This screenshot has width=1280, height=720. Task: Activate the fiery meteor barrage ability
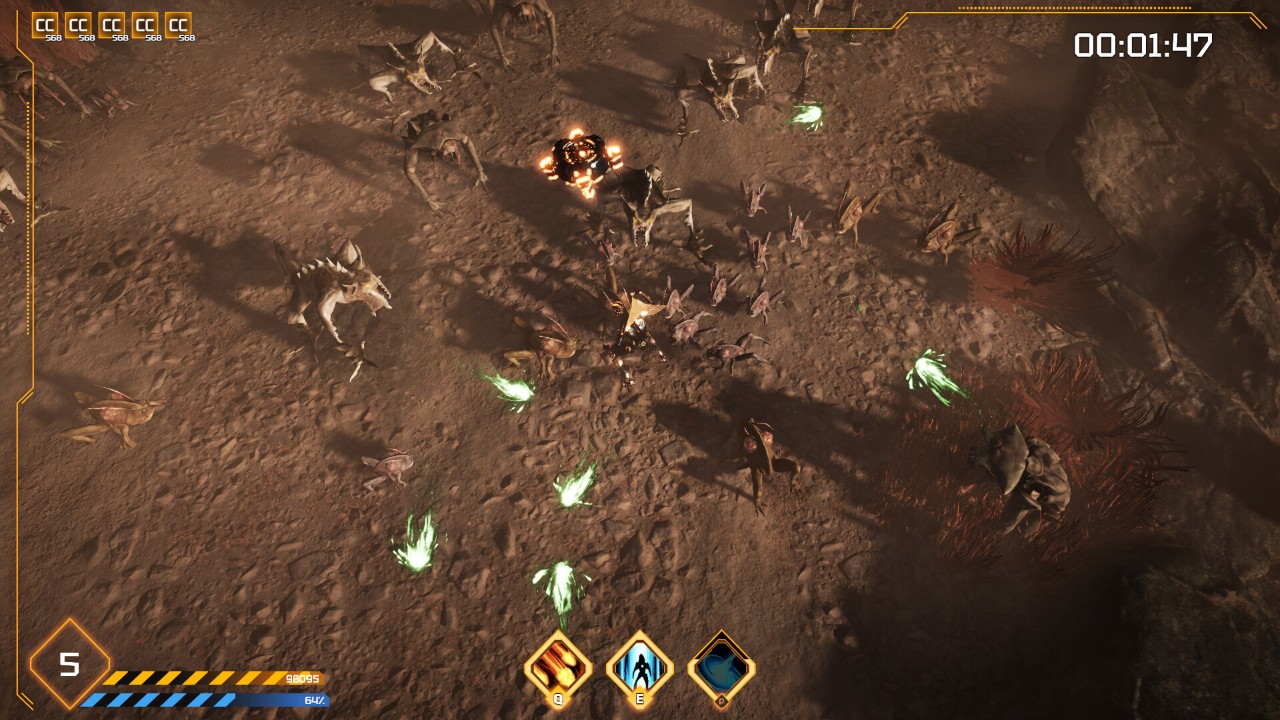(x=558, y=665)
